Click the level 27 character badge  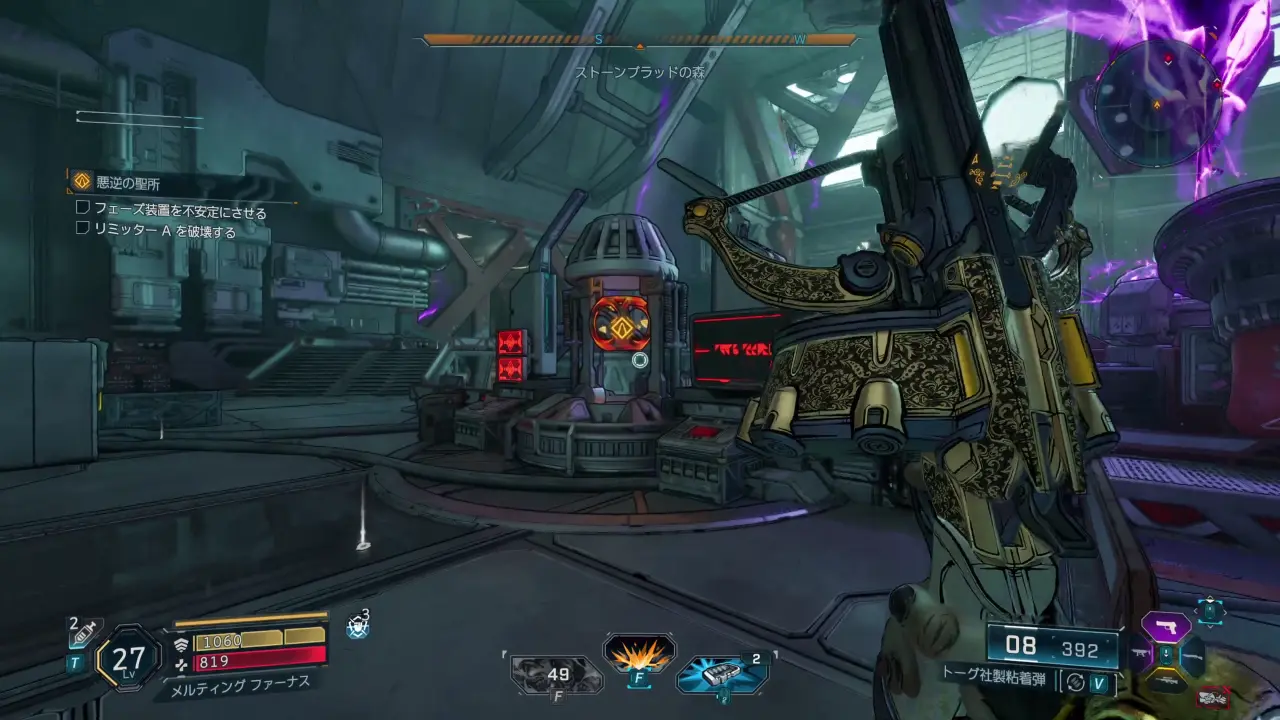pos(128,657)
